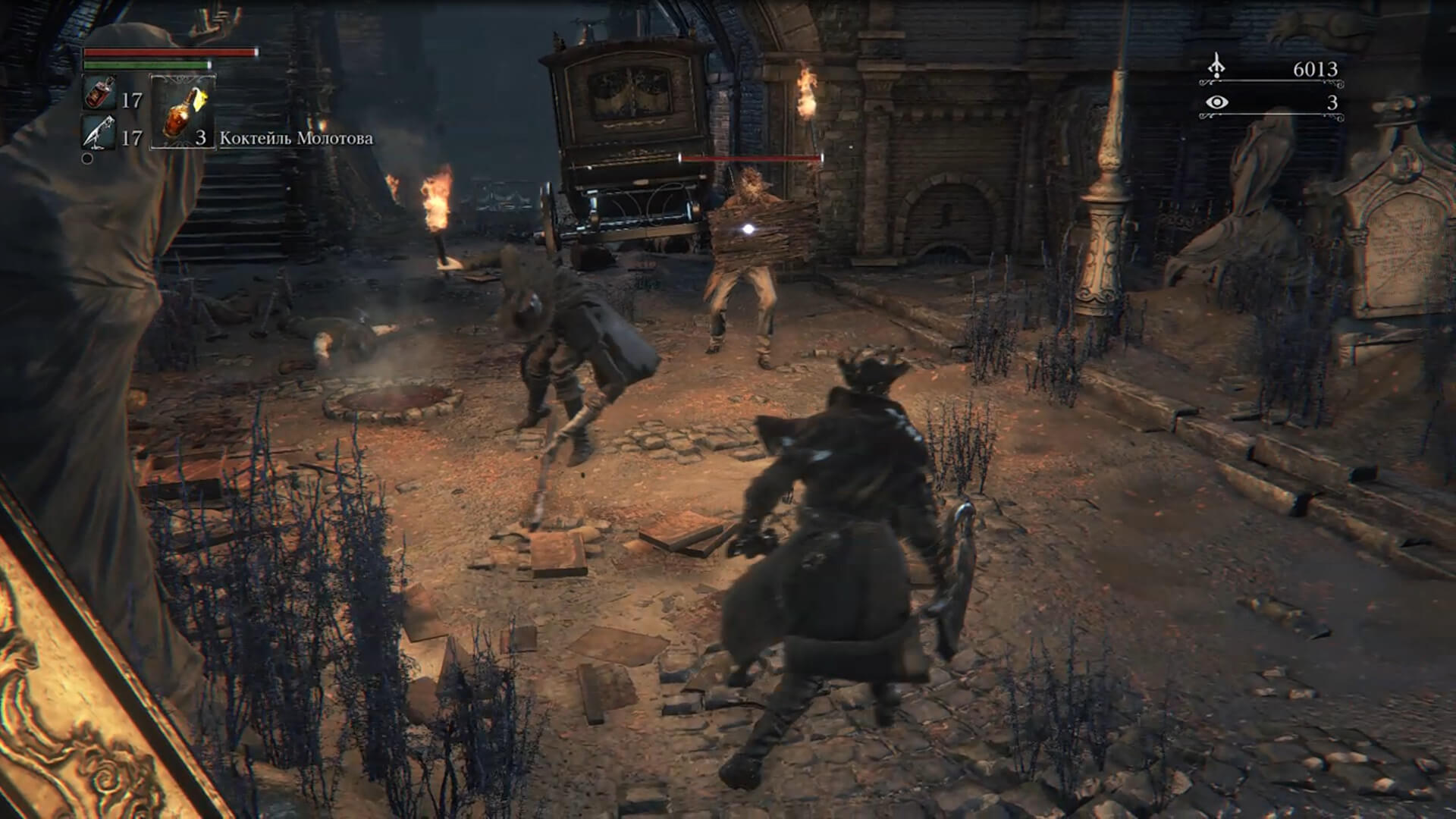This screenshot has height=819, width=1456.
Task: Click the Blood Echoes icon
Action: point(1216,67)
